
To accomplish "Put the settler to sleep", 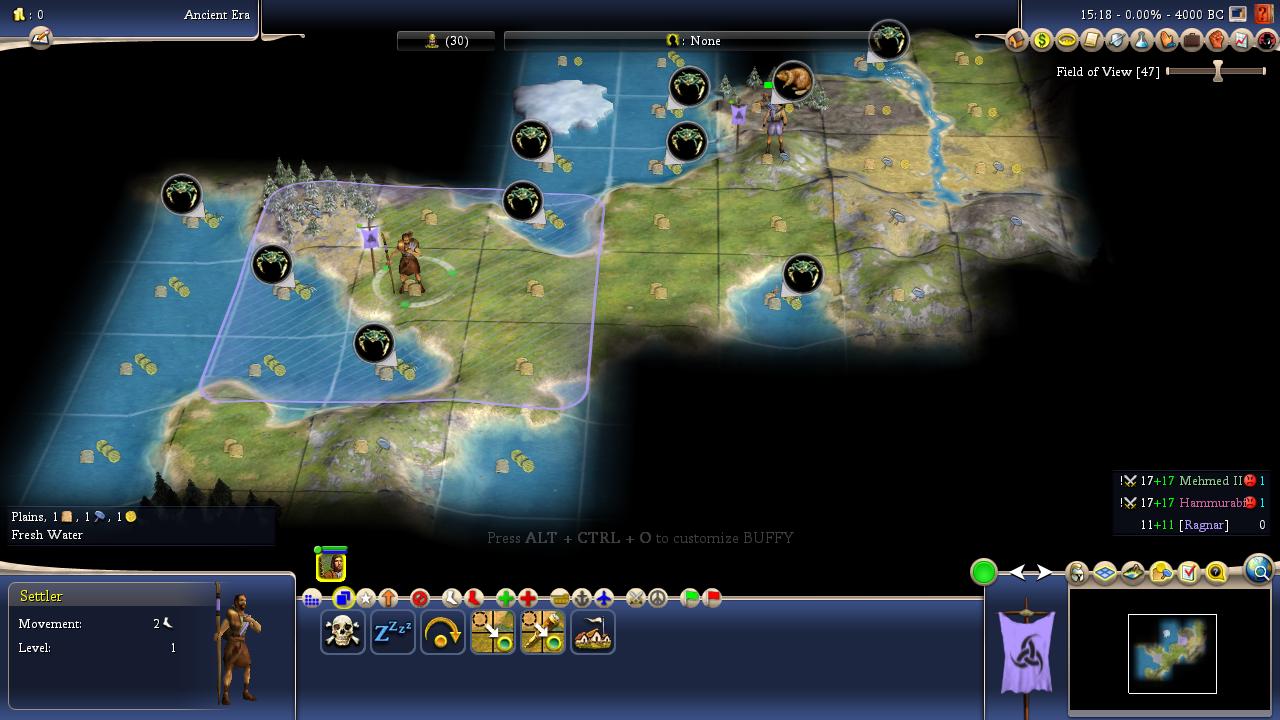I will click(393, 633).
